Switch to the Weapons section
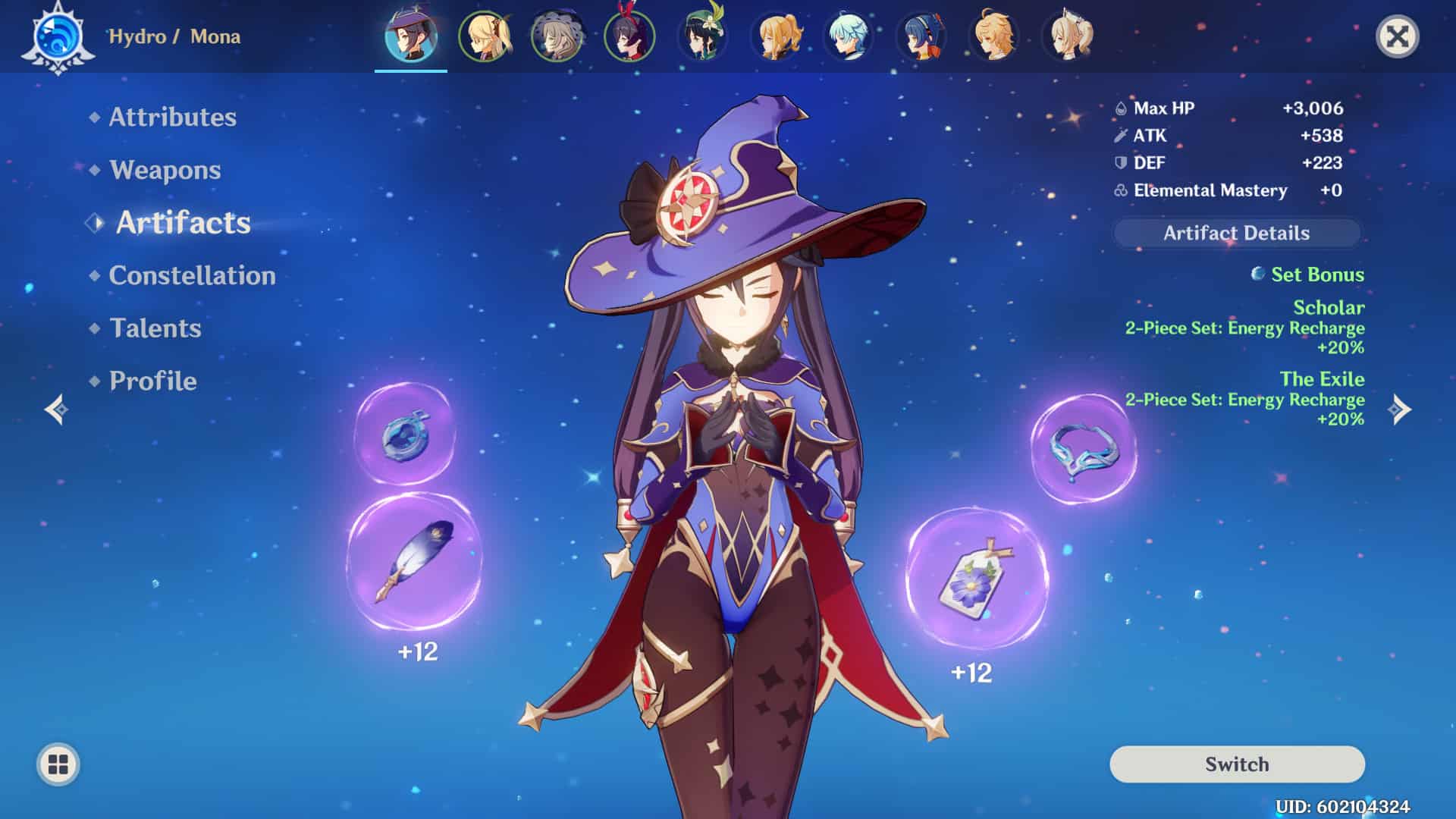The image size is (1456, 819). (x=164, y=171)
